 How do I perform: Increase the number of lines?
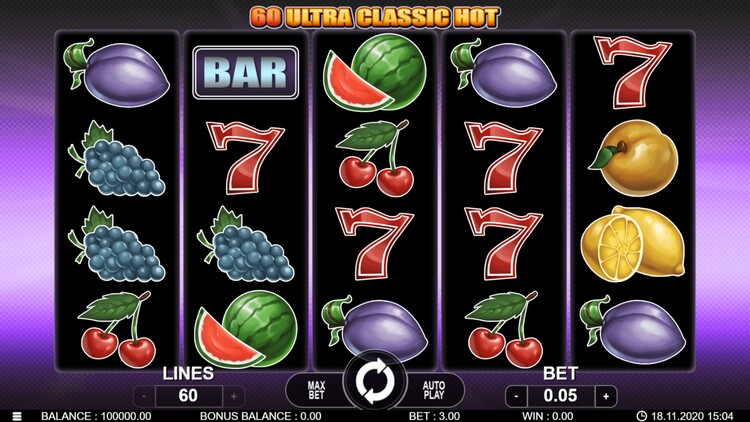(x=234, y=396)
